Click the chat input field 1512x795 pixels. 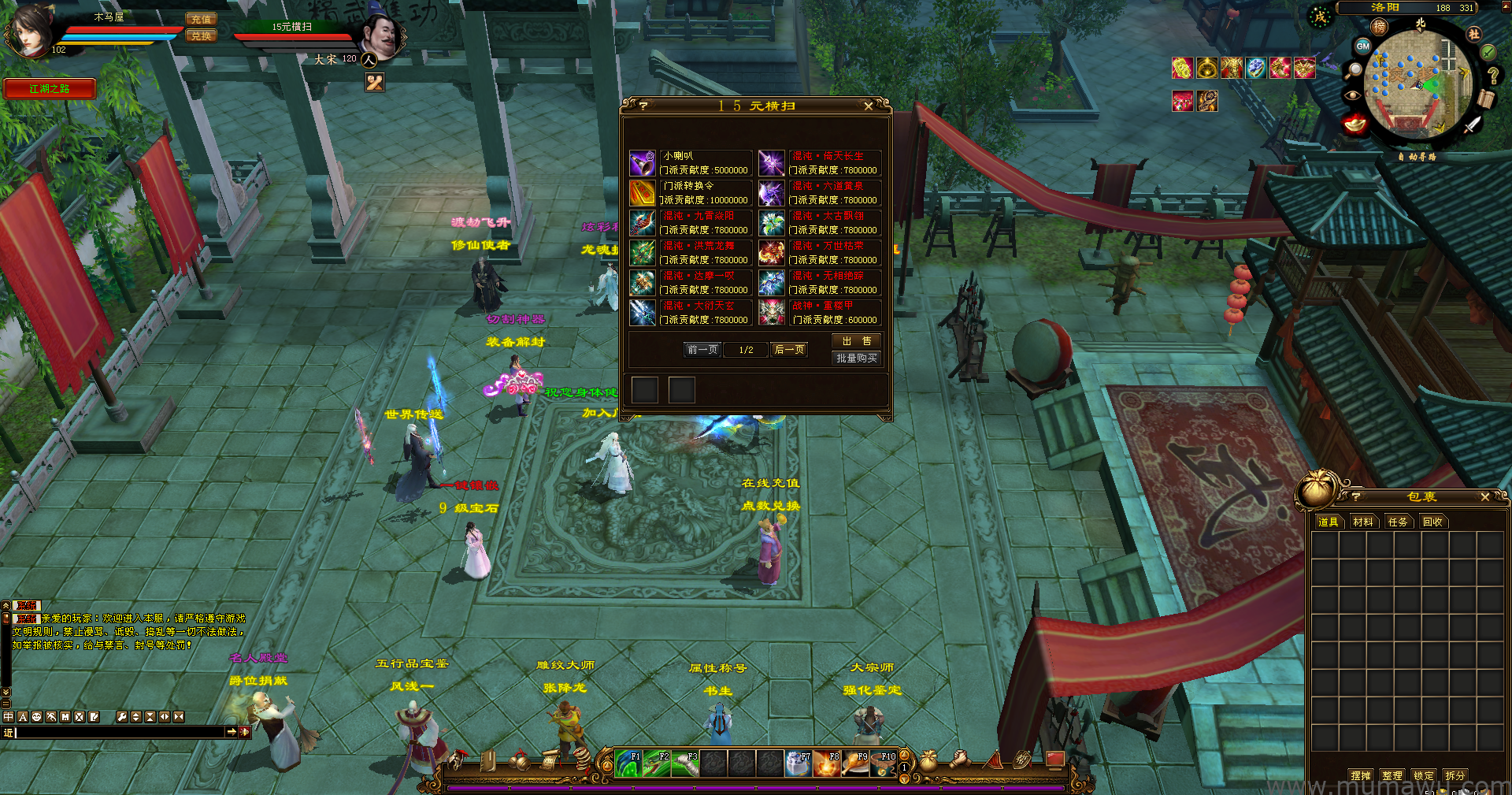(118, 732)
